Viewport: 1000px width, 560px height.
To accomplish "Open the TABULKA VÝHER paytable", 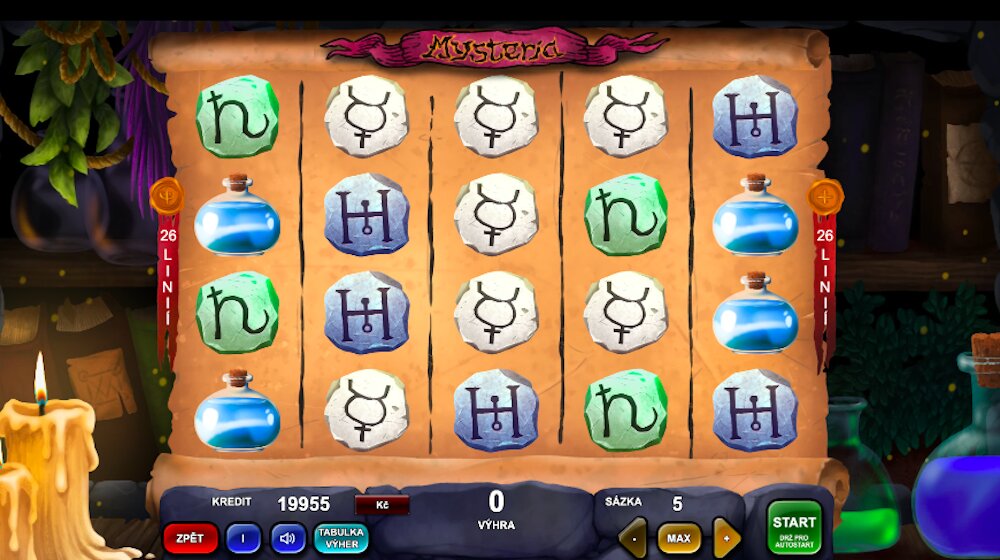I will point(341,539).
